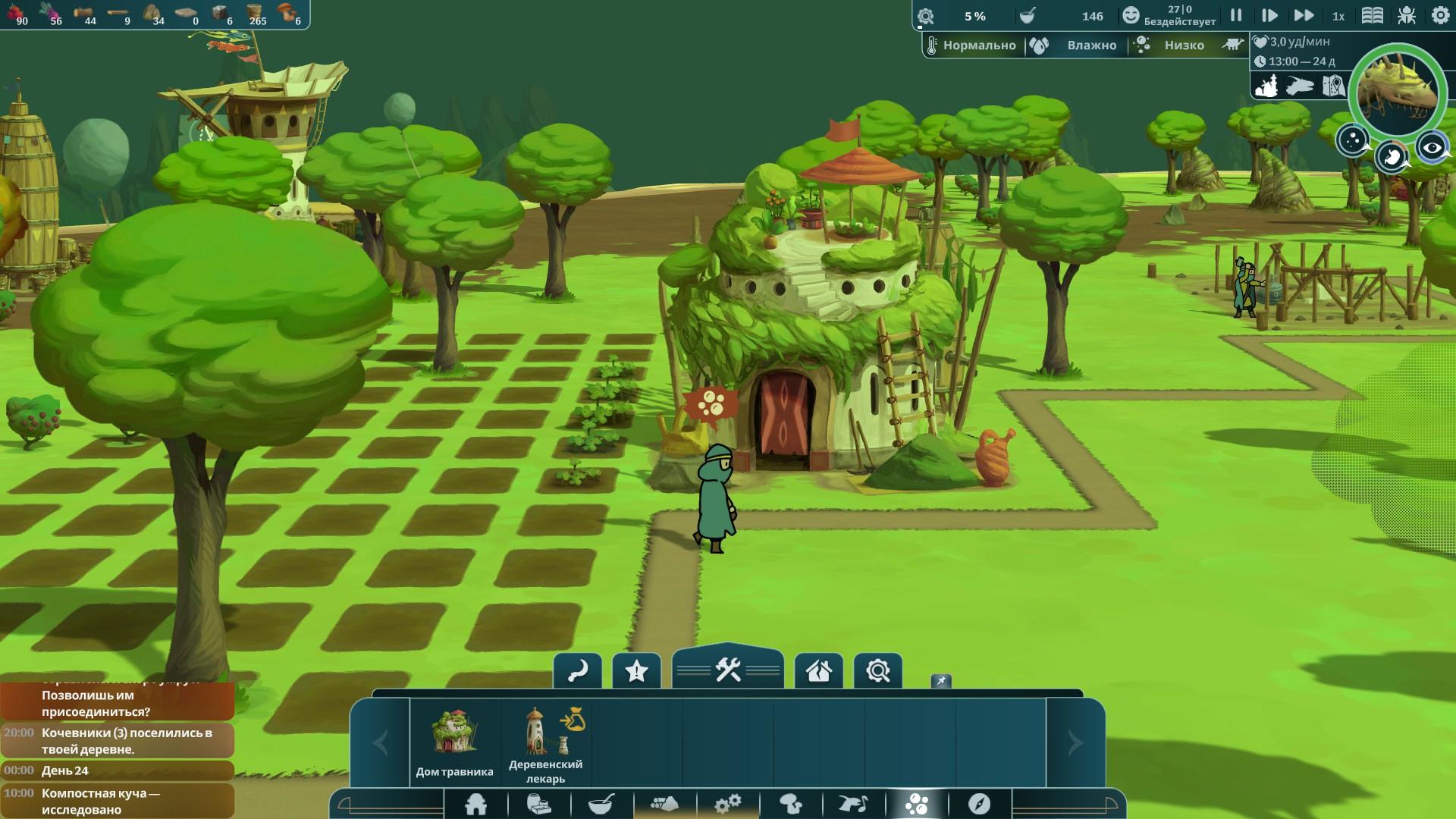The image size is (1456, 819).
Task: Open the magnifier gear research tab
Action: 878,670
